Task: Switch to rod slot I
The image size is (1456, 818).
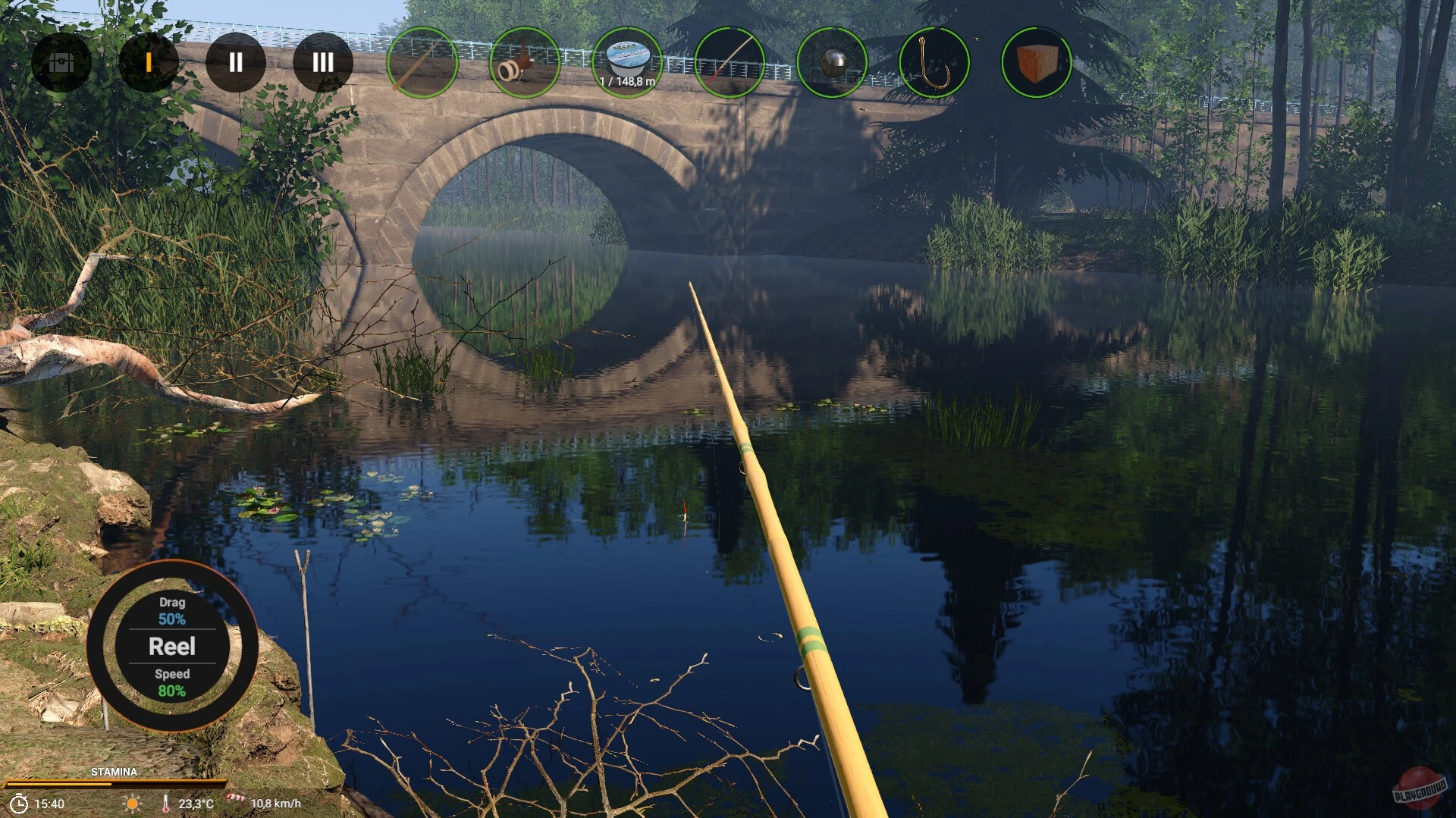Action: point(149,64)
